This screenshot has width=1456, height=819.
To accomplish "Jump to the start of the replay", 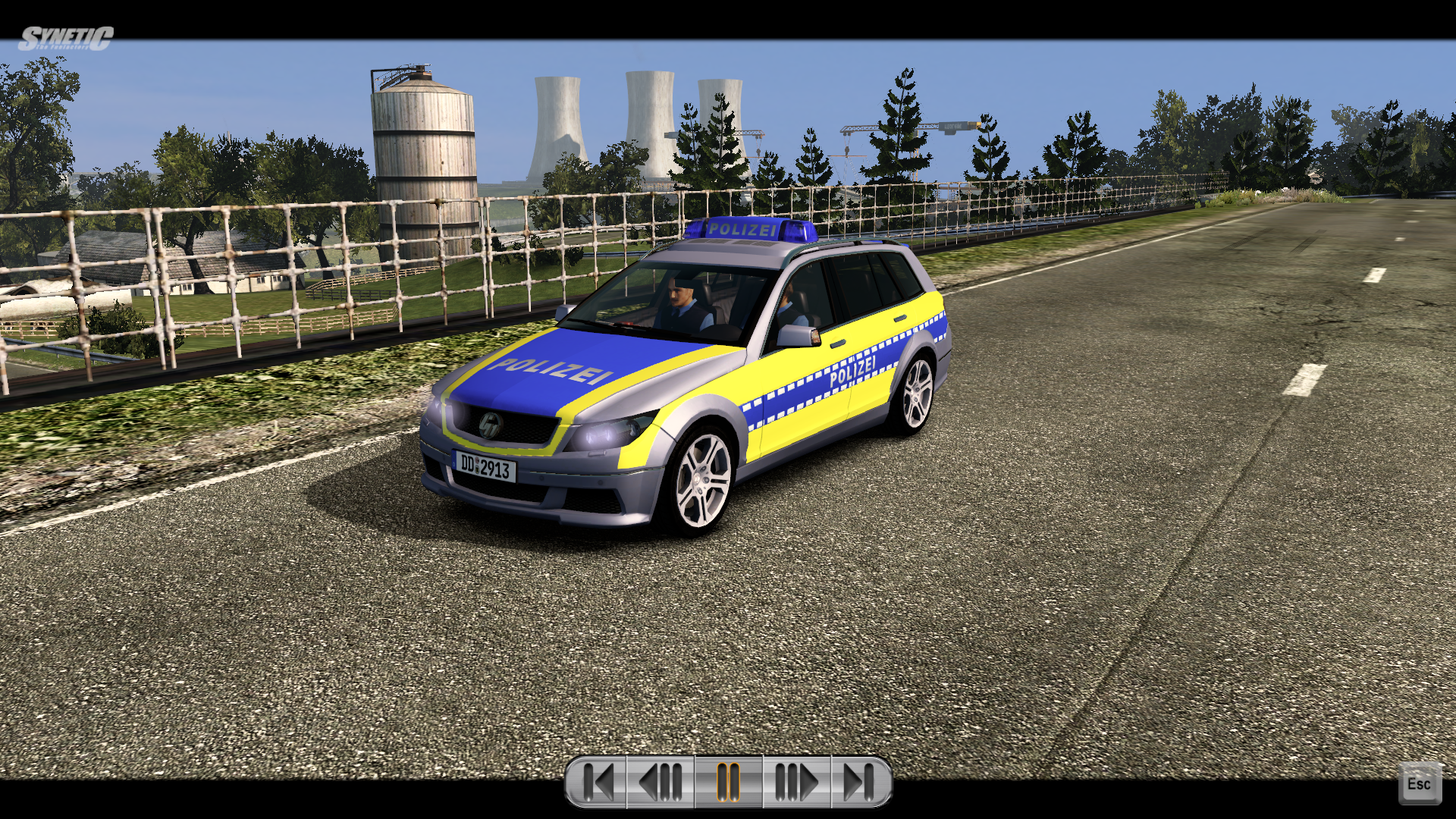I will [598, 782].
